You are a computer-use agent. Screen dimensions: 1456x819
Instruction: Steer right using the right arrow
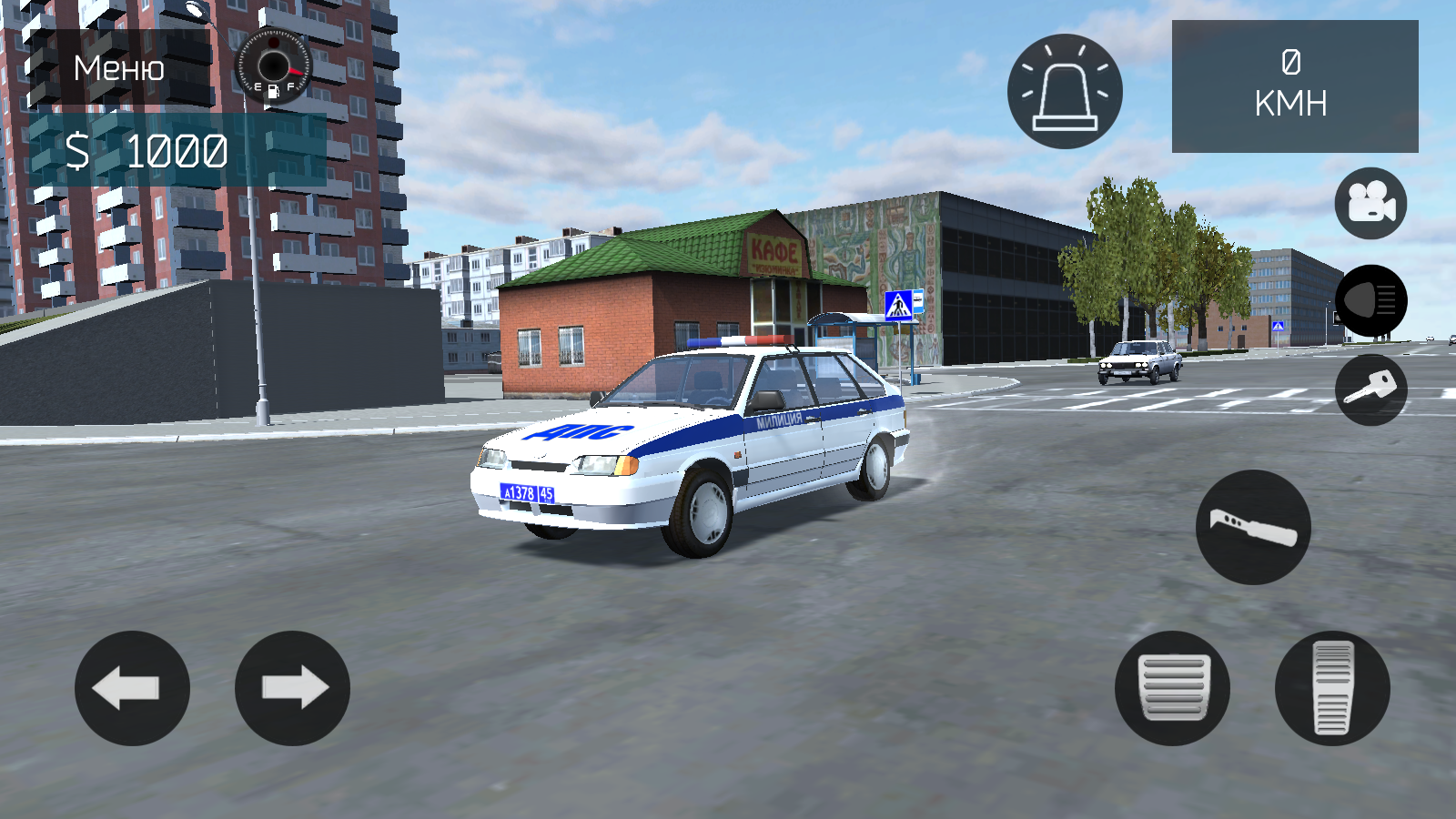(x=288, y=689)
